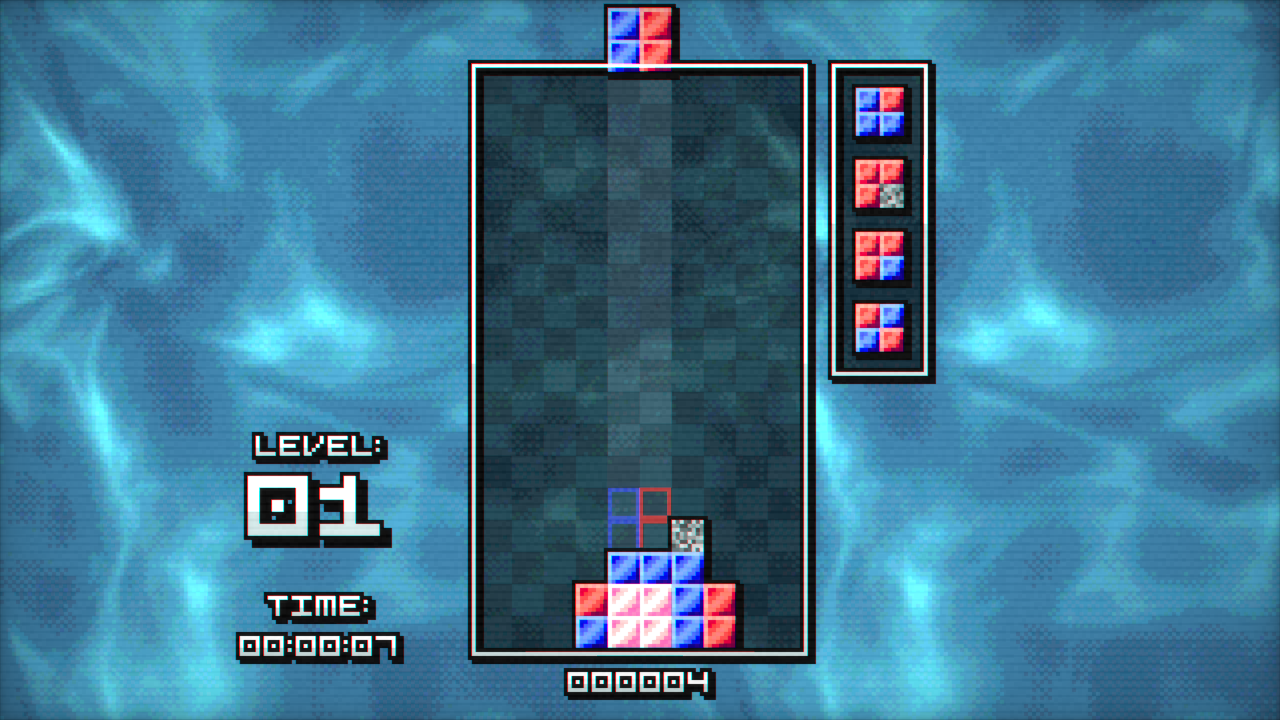Click the bottom piece in the next queue
Image resolution: width=1280 pixels, height=720 pixels.
pyautogui.click(x=880, y=330)
